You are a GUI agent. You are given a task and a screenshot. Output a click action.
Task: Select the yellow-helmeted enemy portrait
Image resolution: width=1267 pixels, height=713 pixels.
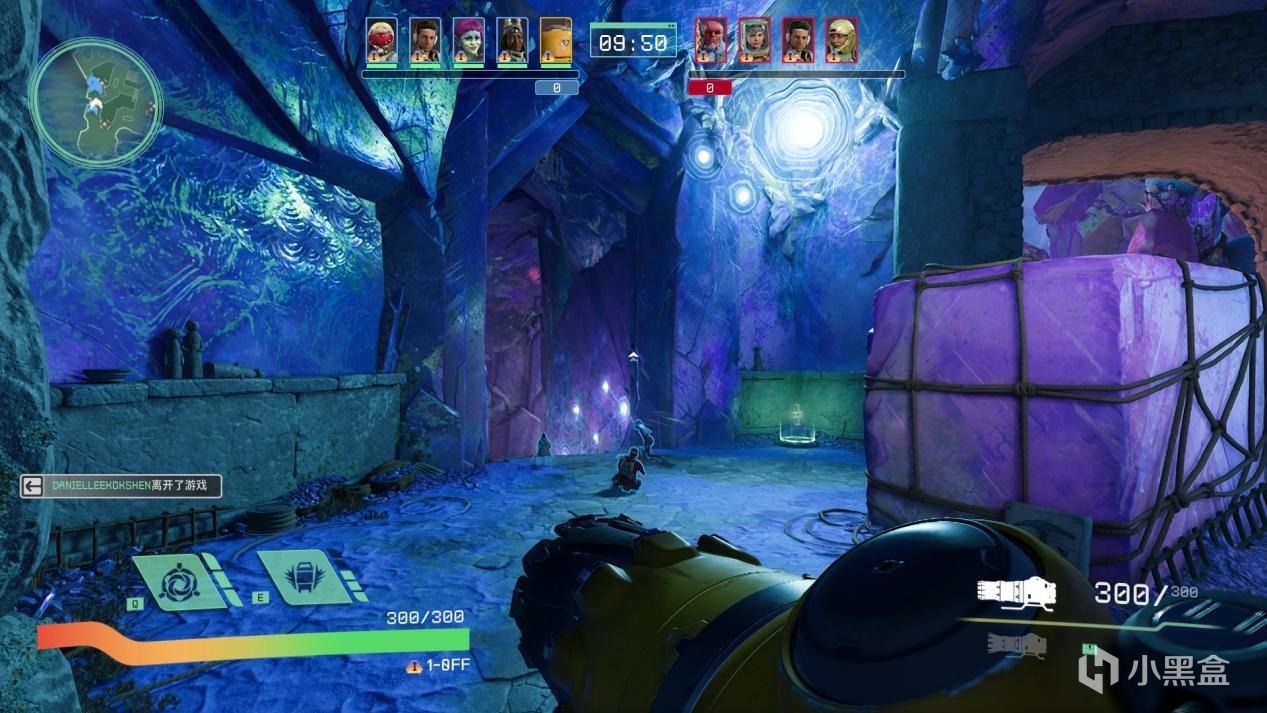[x=840, y=41]
